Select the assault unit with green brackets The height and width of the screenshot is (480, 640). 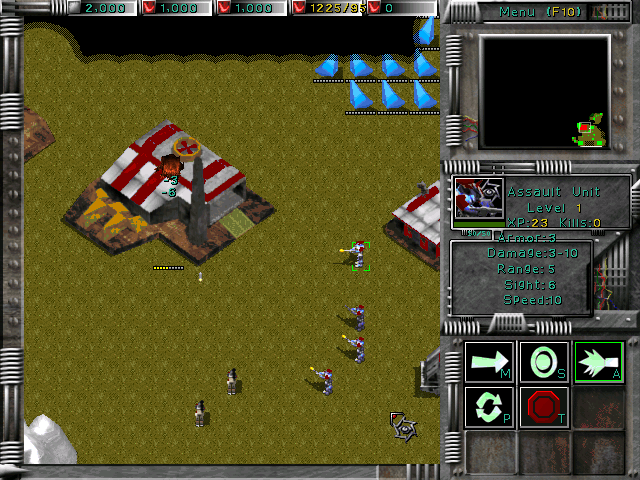tap(360, 256)
